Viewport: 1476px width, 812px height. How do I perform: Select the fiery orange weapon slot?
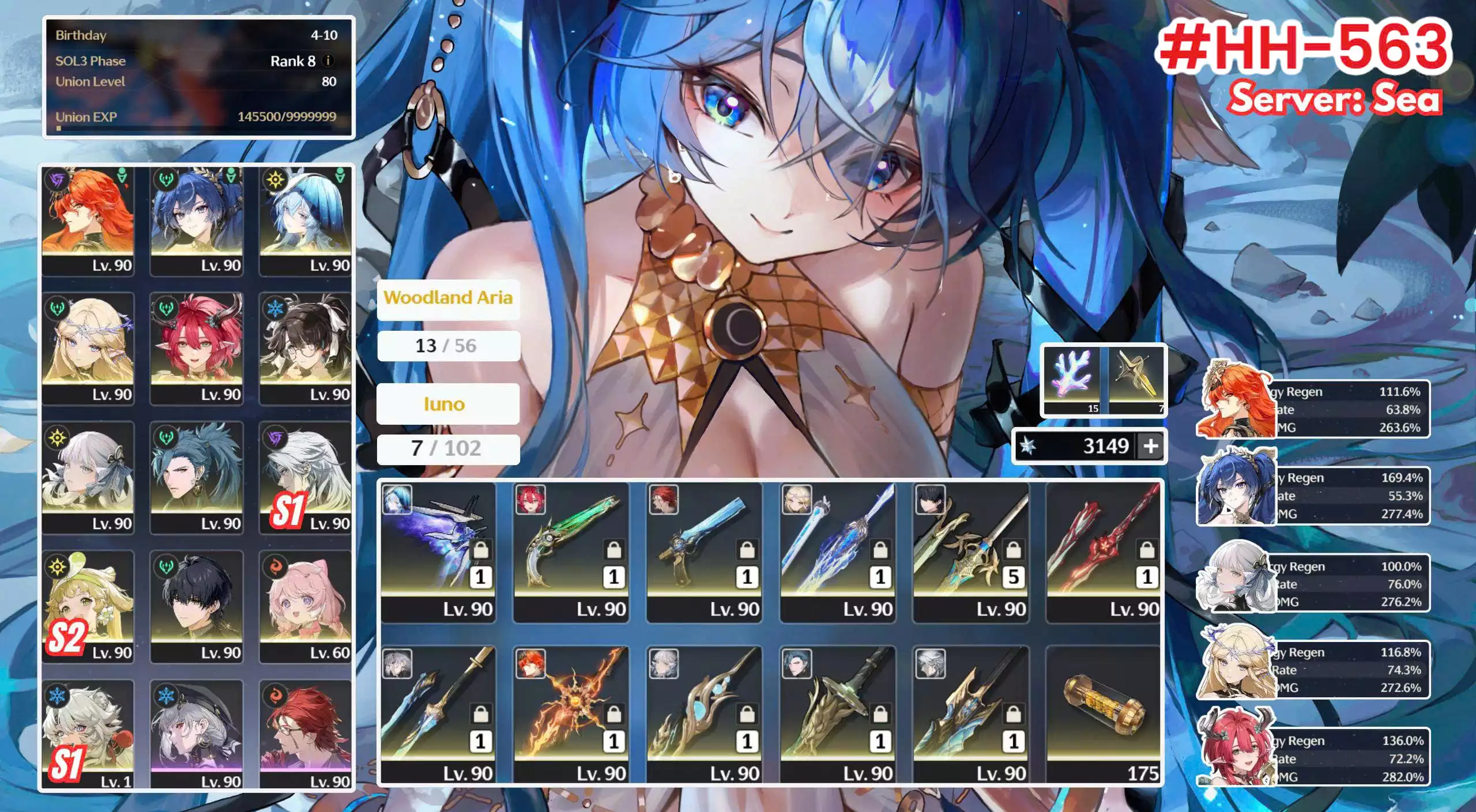pos(571,715)
